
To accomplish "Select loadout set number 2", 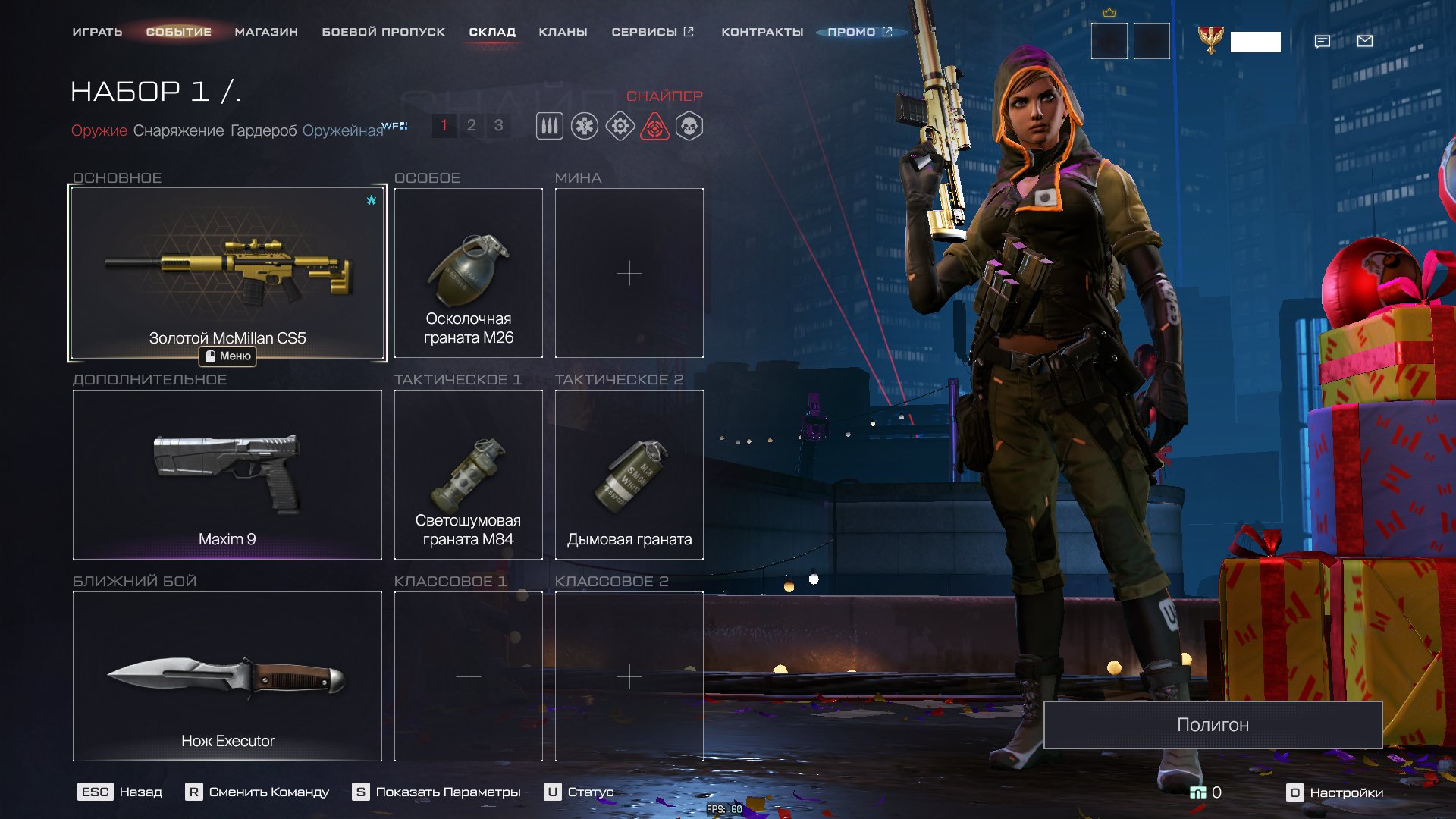I will coord(471,125).
